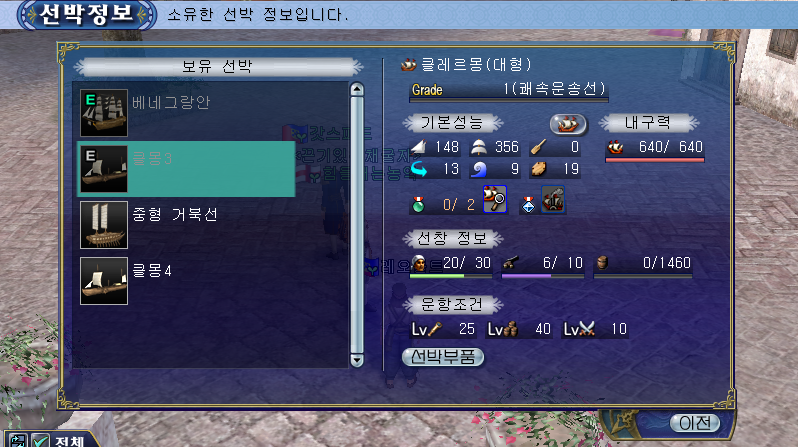
Task: Click the ship icon button beside 기본성능
Action: [x=567, y=124]
